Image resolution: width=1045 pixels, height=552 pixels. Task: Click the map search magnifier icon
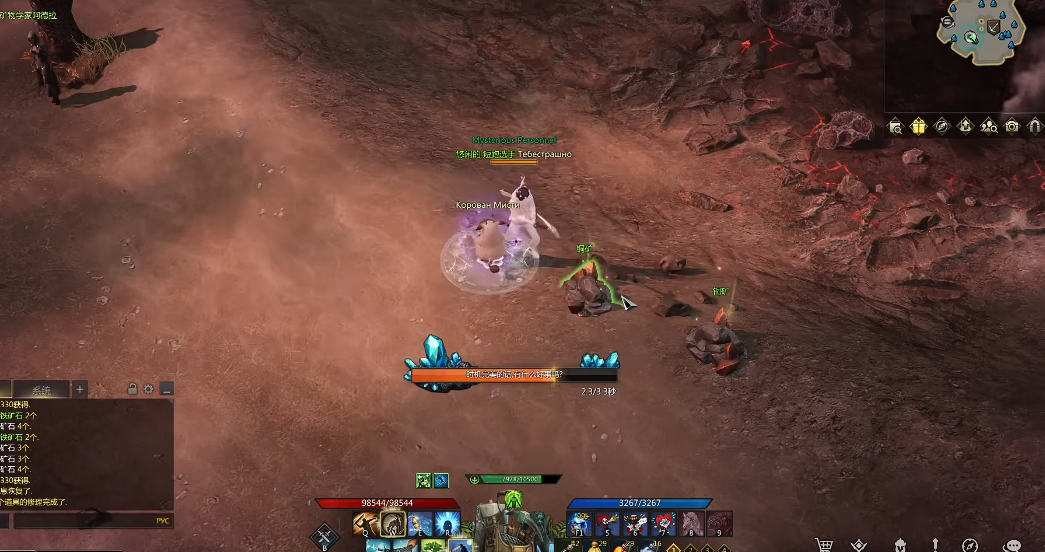click(895, 126)
